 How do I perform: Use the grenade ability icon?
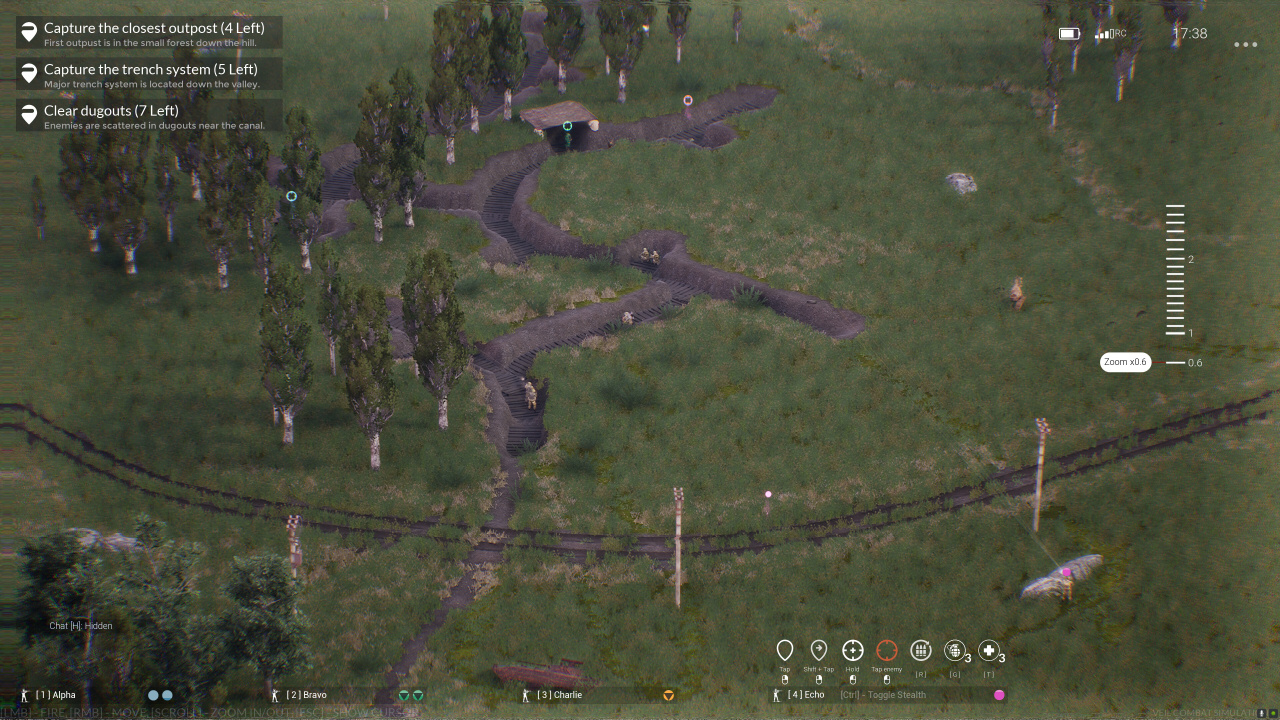click(x=955, y=651)
